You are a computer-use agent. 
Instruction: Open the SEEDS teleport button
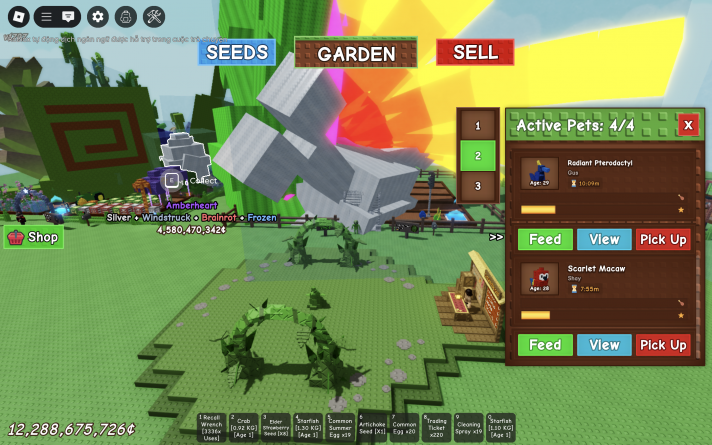coord(236,52)
